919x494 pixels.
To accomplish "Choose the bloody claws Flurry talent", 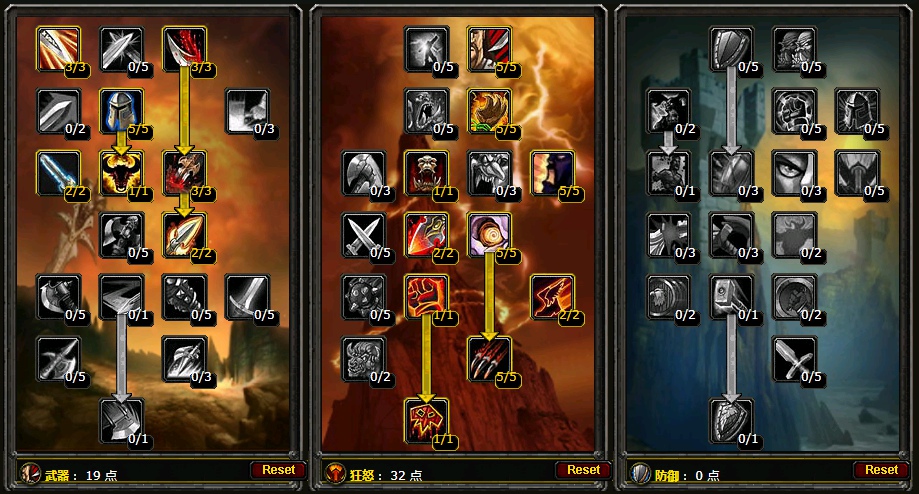I will [x=489, y=359].
